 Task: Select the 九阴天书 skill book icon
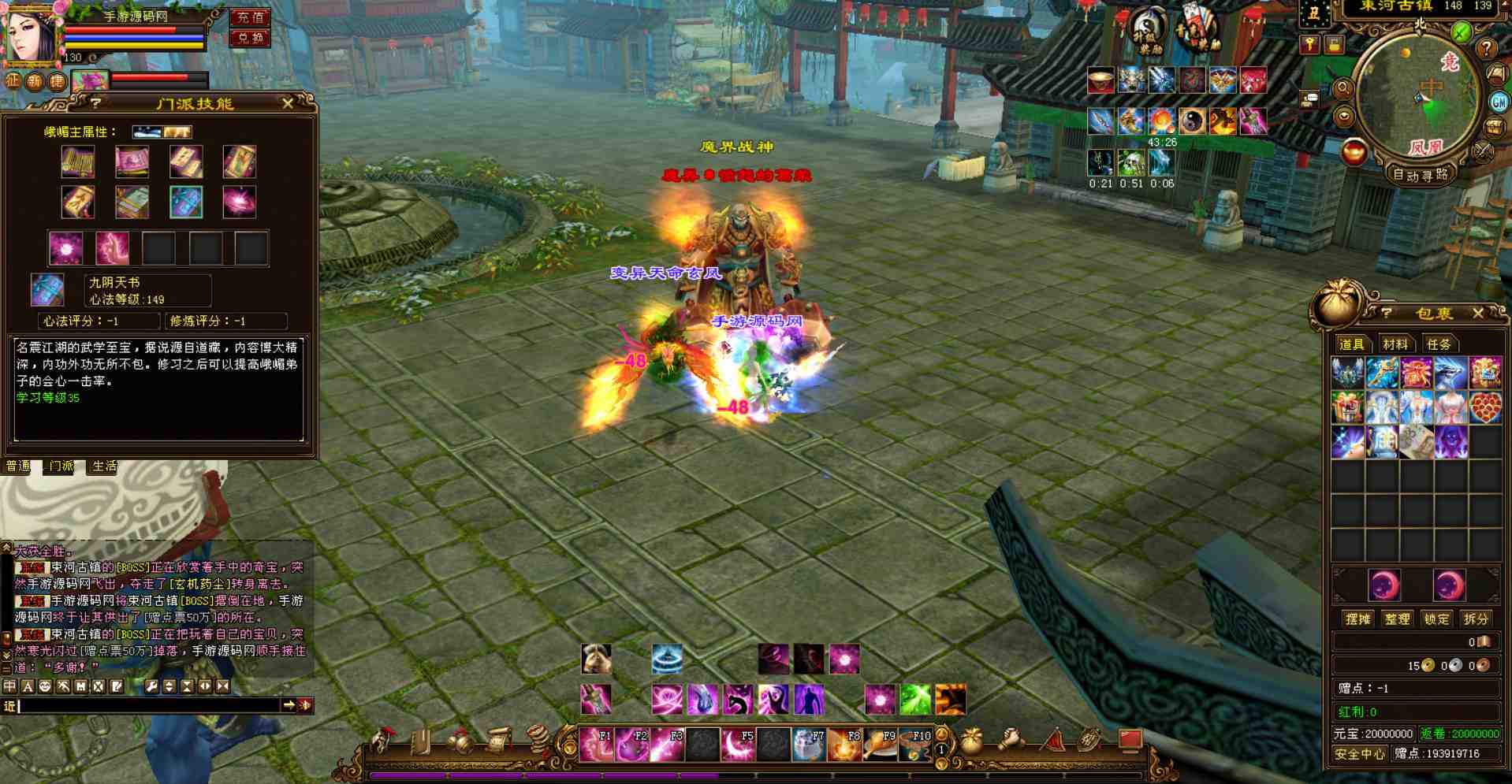[x=47, y=290]
